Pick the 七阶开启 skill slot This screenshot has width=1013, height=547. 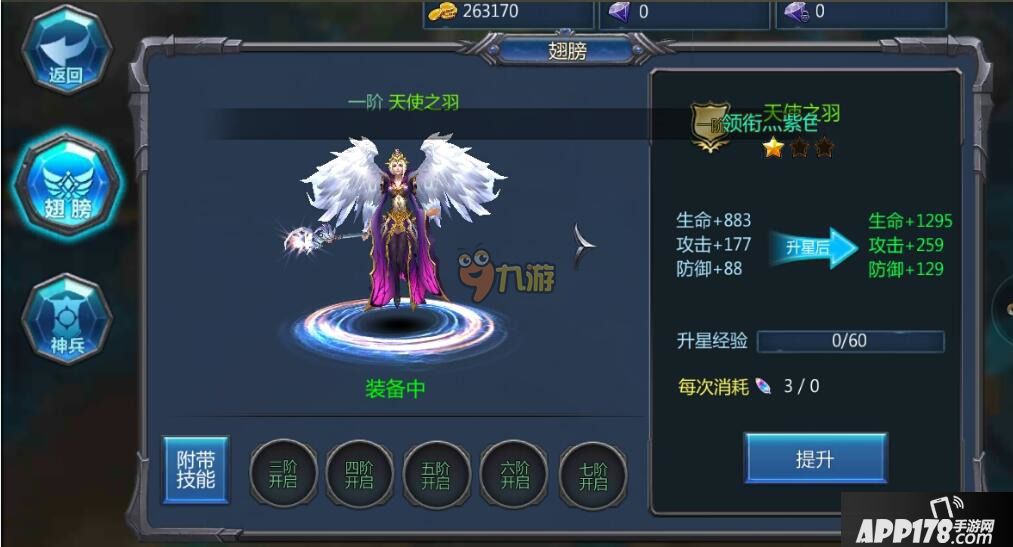coord(592,474)
